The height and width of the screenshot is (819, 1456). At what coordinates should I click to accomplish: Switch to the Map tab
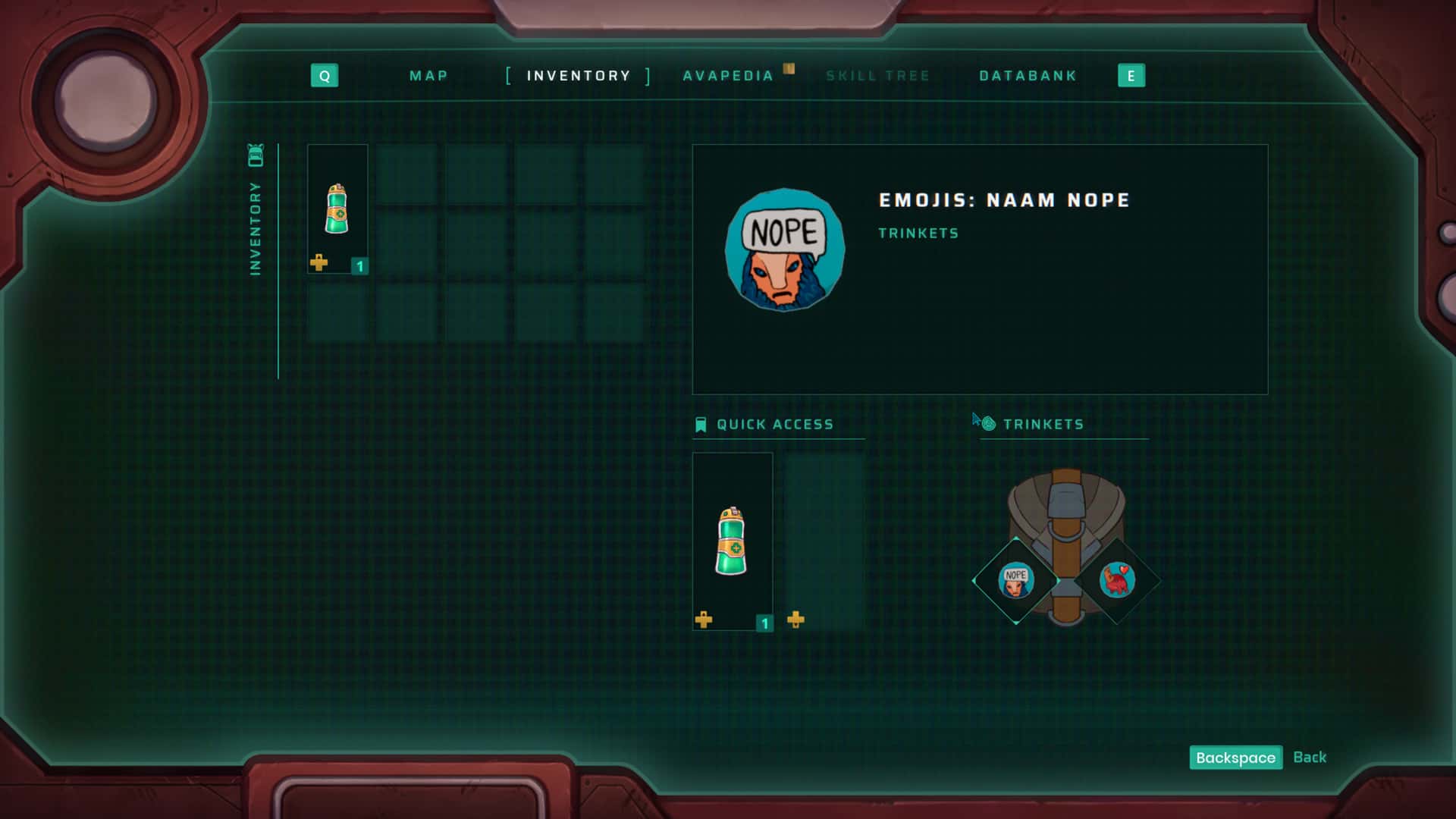428,76
